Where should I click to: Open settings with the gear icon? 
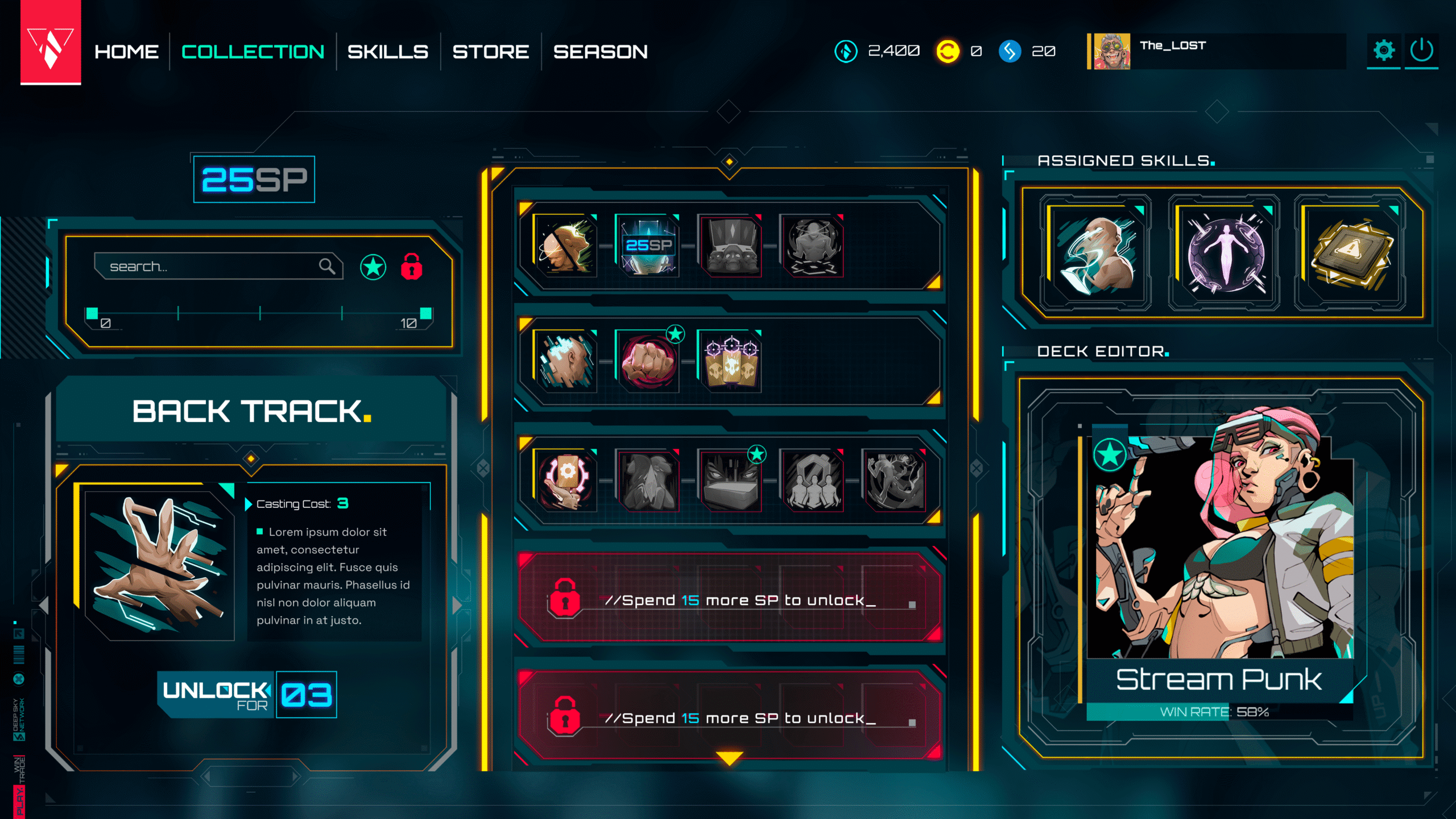point(1383,51)
